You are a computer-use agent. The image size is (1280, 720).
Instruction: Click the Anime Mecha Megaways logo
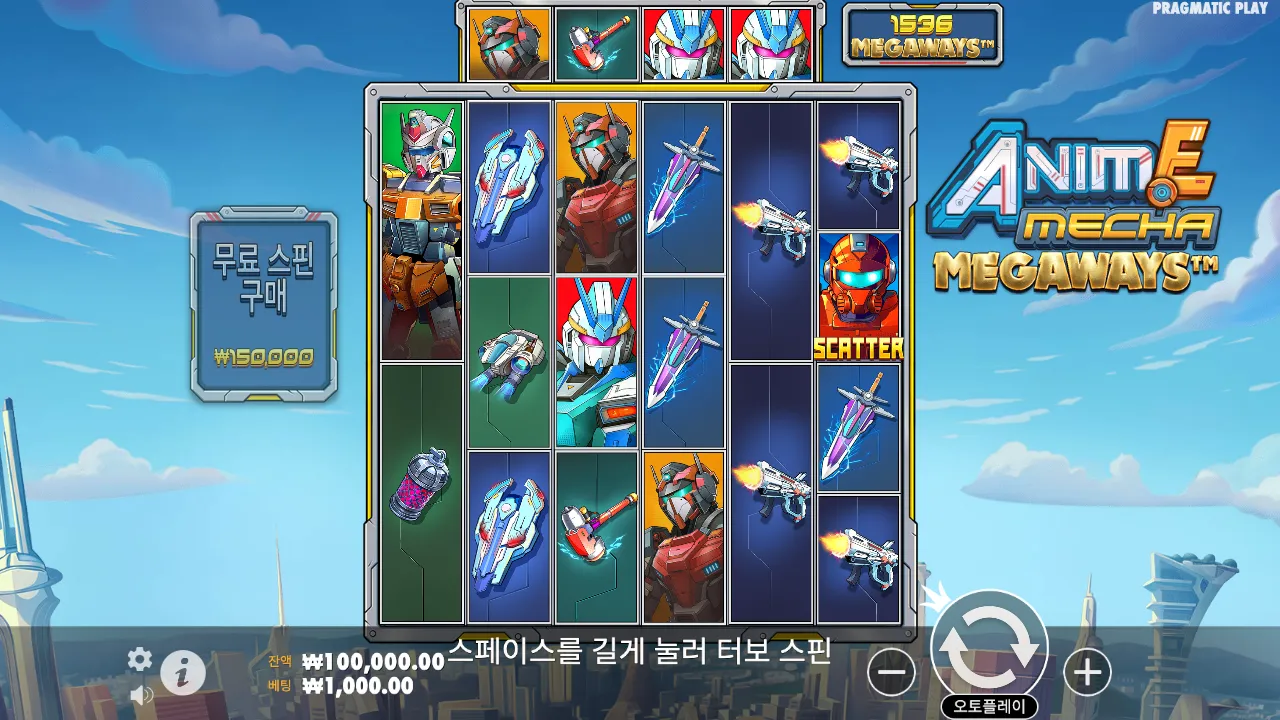[x=1072, y=210]
